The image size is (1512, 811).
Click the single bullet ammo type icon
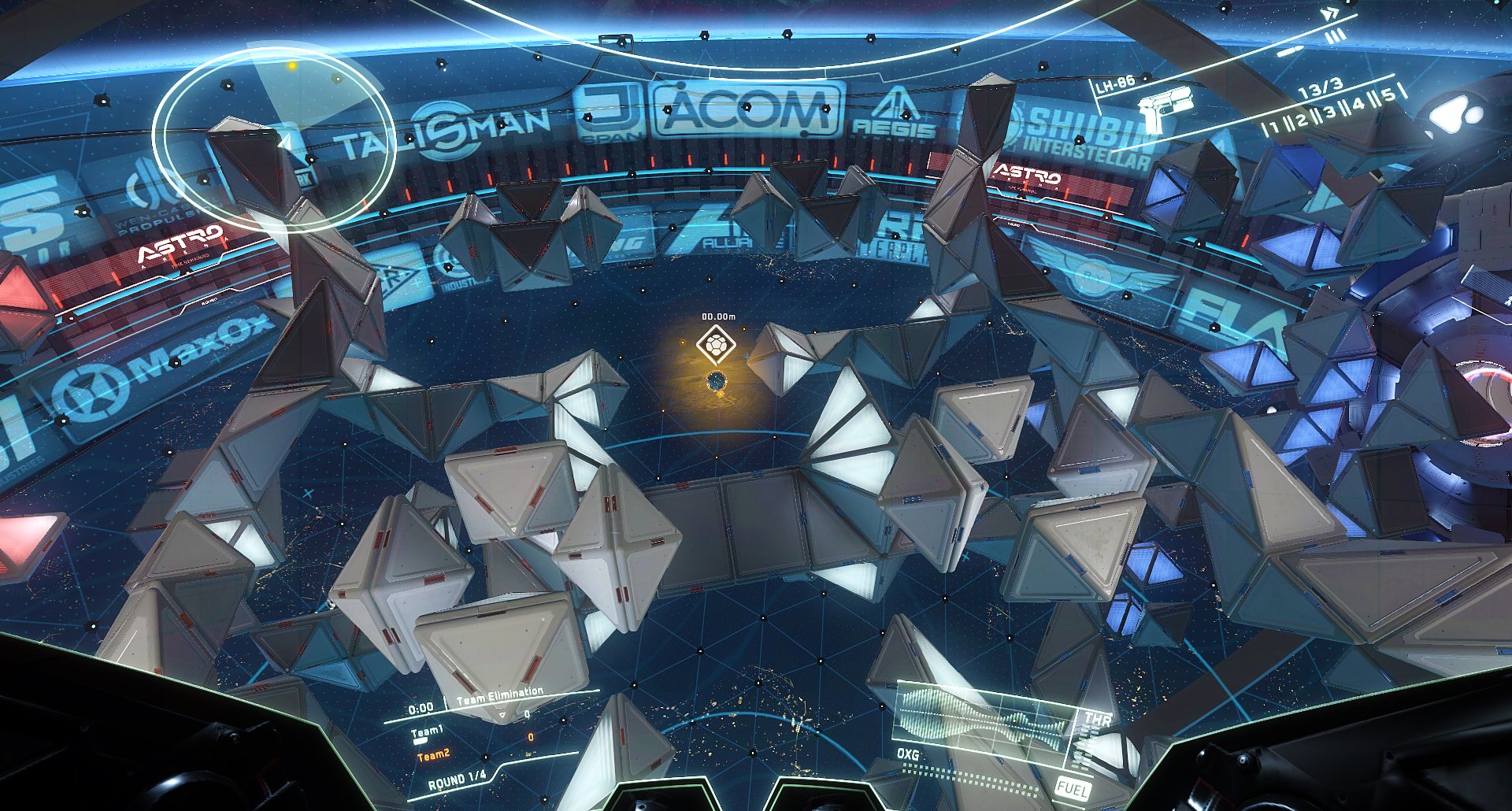(1289, 52)
